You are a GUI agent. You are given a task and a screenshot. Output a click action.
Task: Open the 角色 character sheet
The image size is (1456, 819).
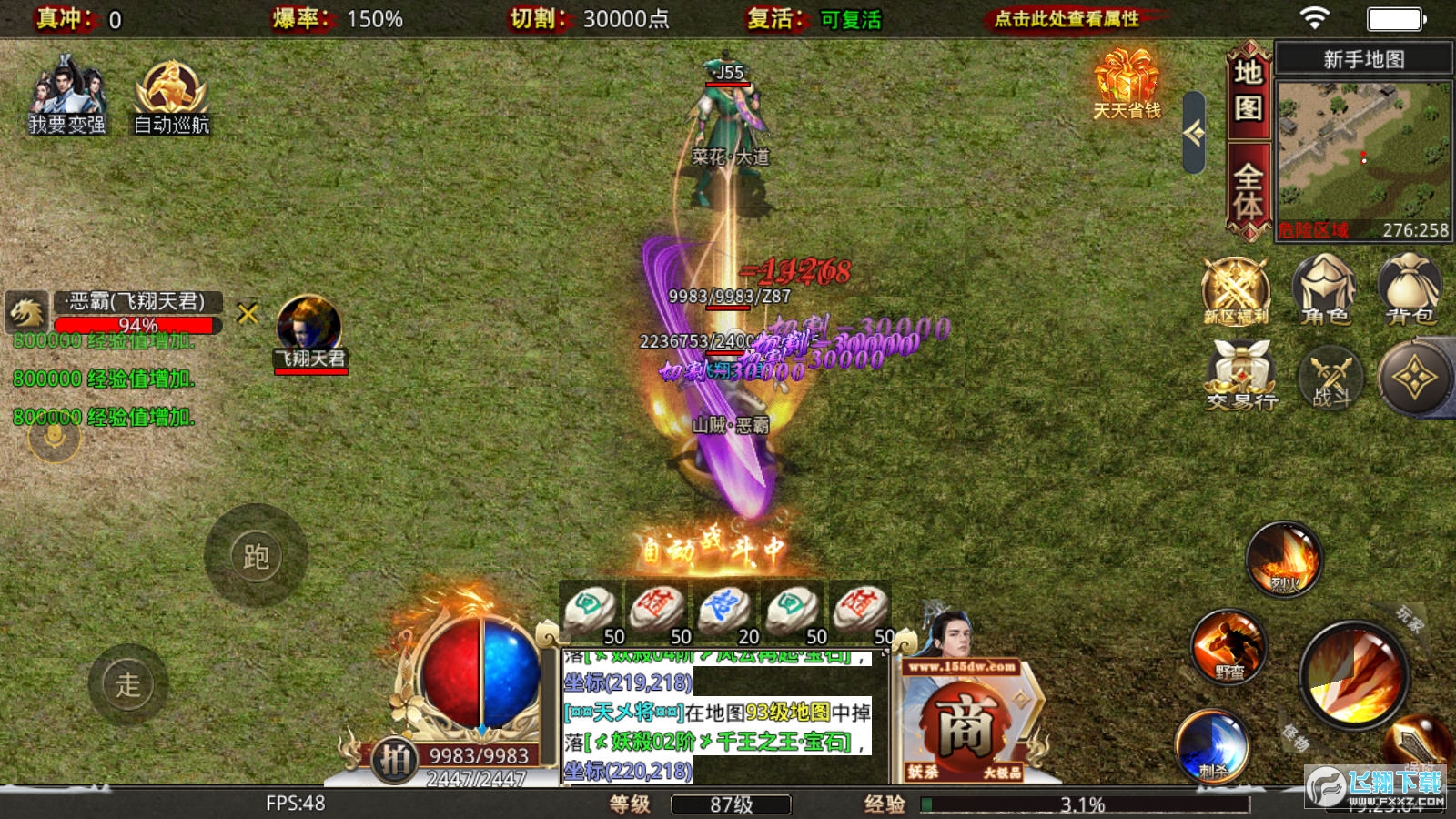point(1324,290)
